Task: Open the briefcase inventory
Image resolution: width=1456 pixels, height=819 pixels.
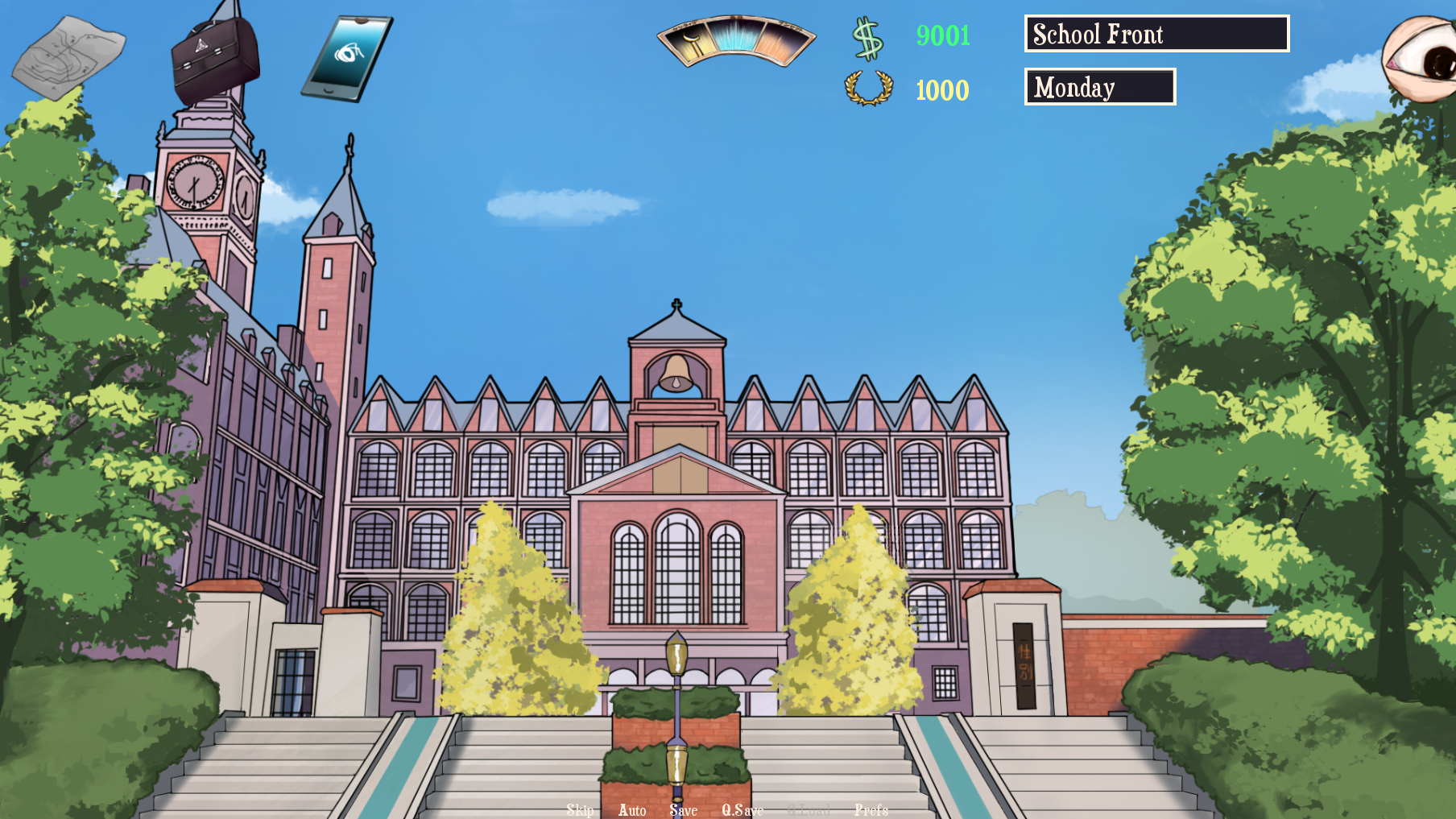Action: (x=215, y=56)
